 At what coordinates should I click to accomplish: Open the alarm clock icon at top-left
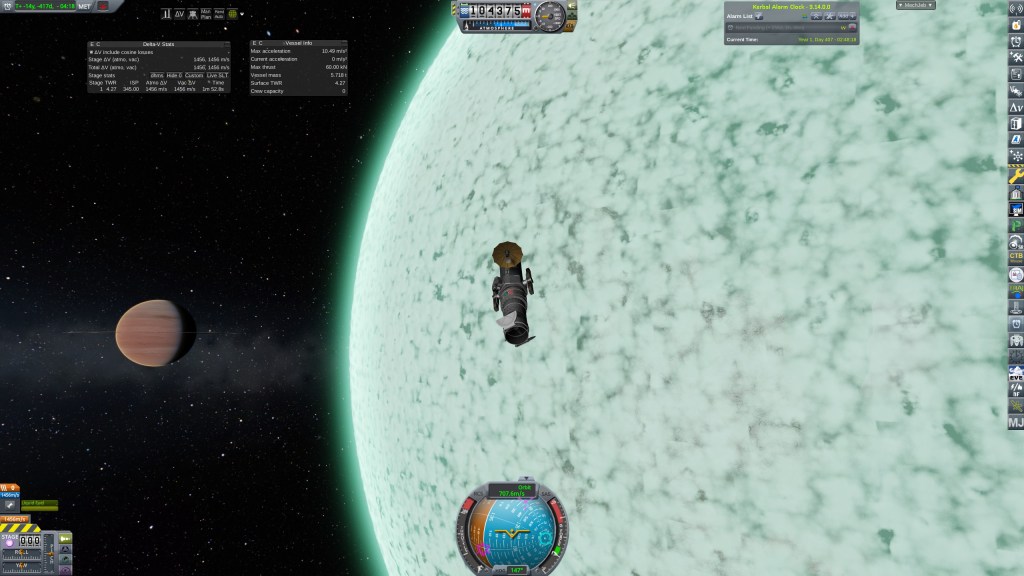(7, 5)
